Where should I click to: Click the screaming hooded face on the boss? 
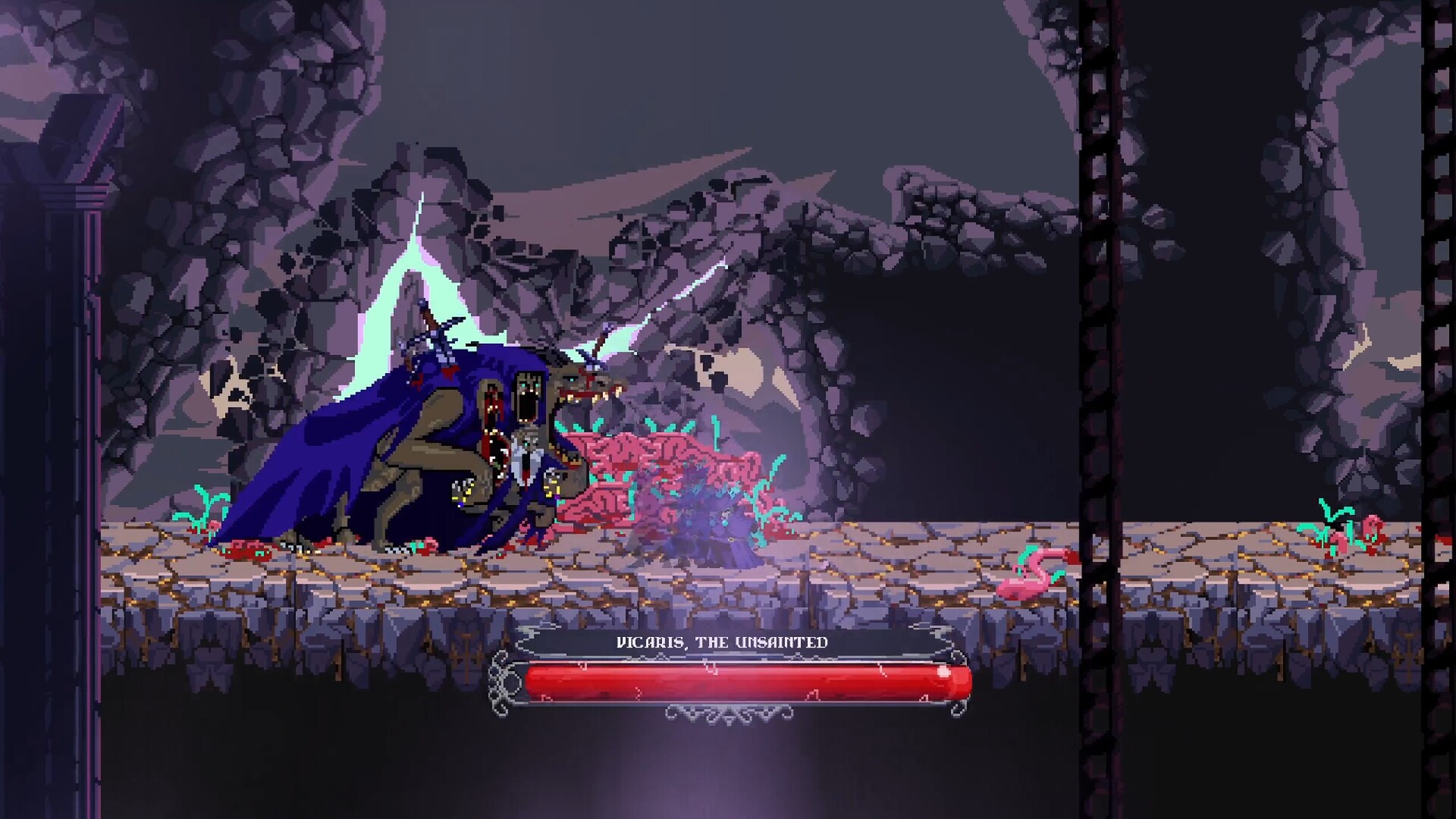[x=529, y=397]
